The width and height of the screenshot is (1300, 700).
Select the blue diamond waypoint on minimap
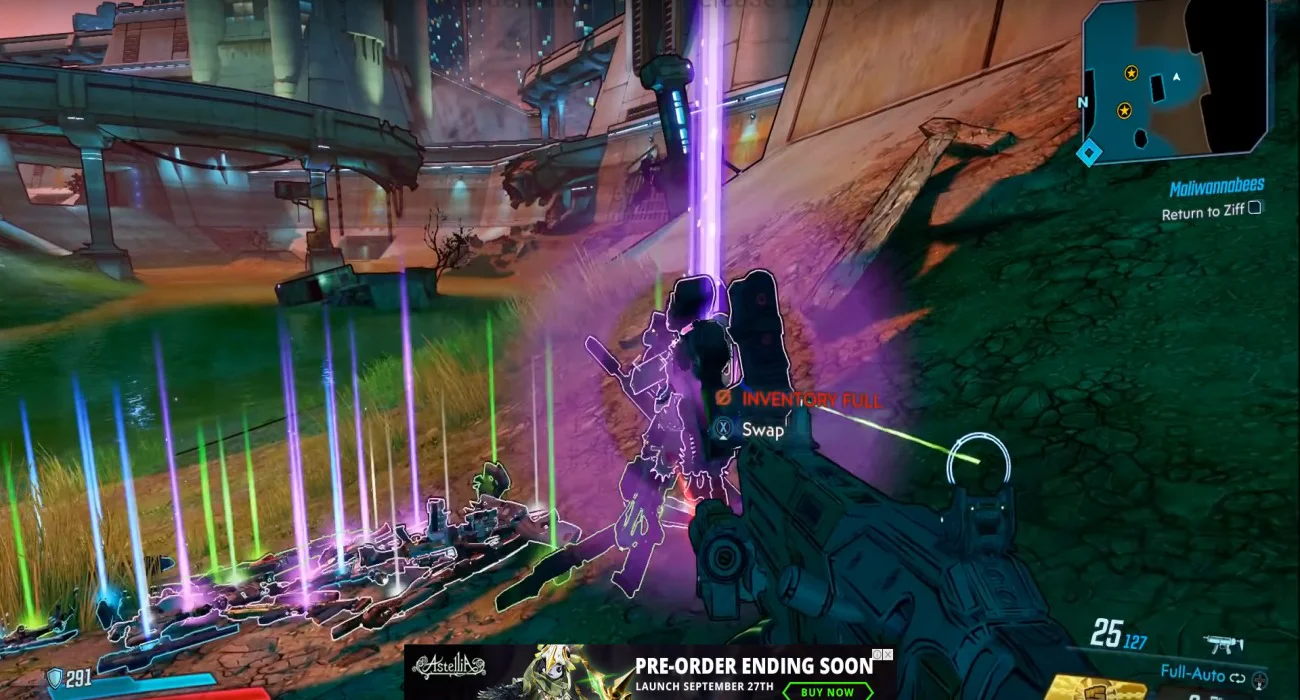click(x=1088, y=152)
